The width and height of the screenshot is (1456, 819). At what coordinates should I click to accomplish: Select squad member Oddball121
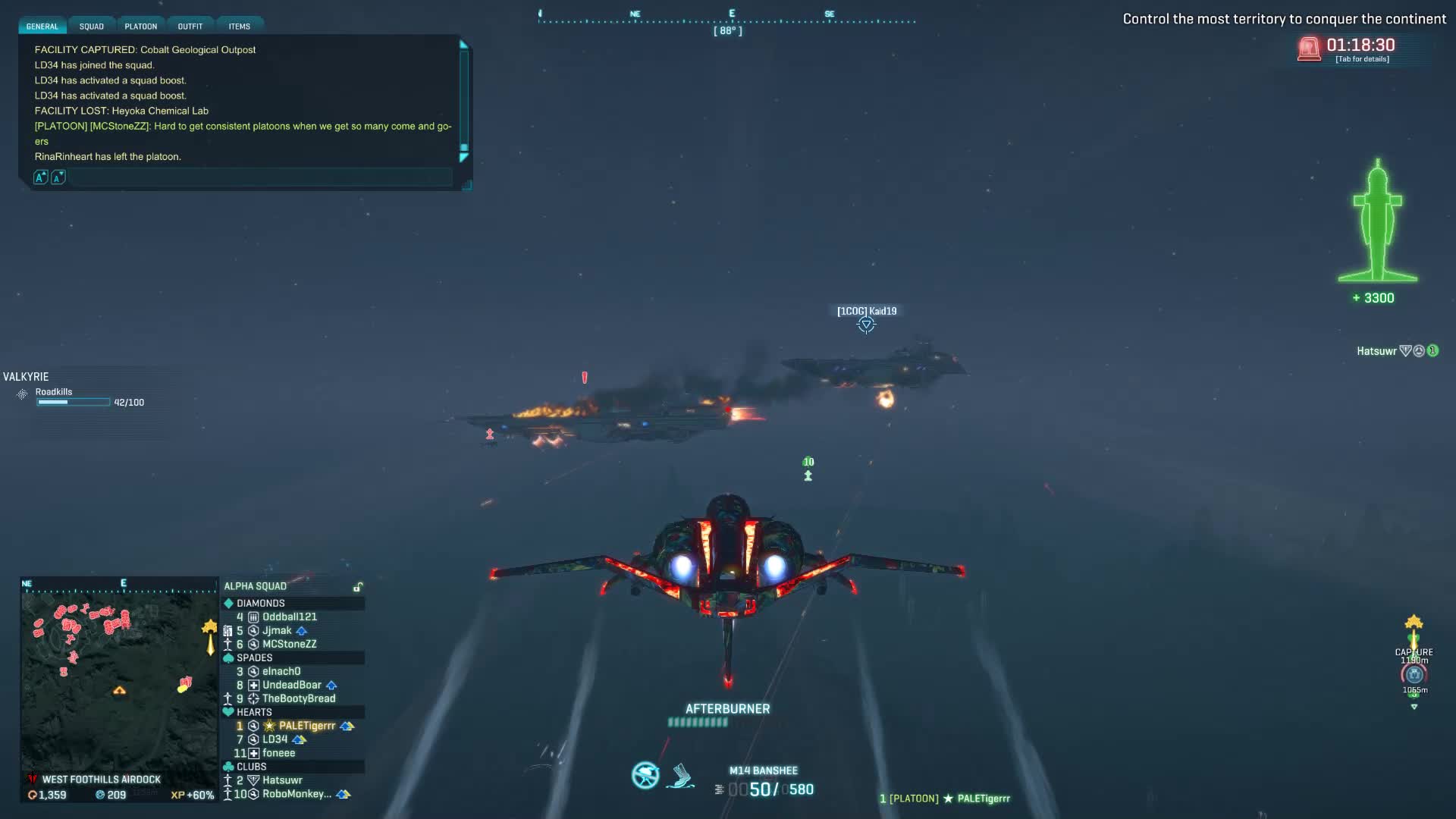pyautogui.click(x=290, y=617)
